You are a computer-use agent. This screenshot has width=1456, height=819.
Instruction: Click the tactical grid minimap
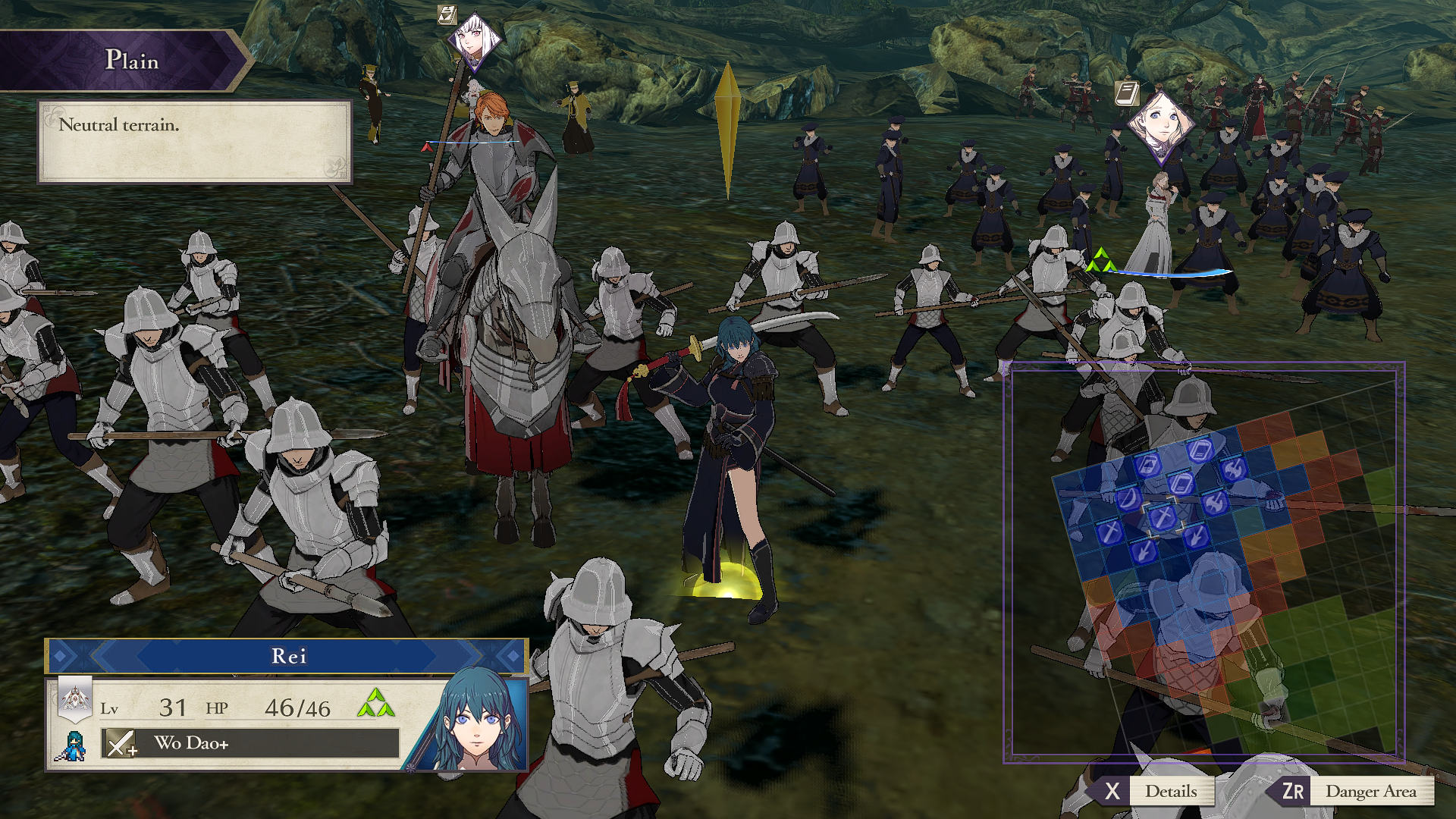pos(1203,562)
